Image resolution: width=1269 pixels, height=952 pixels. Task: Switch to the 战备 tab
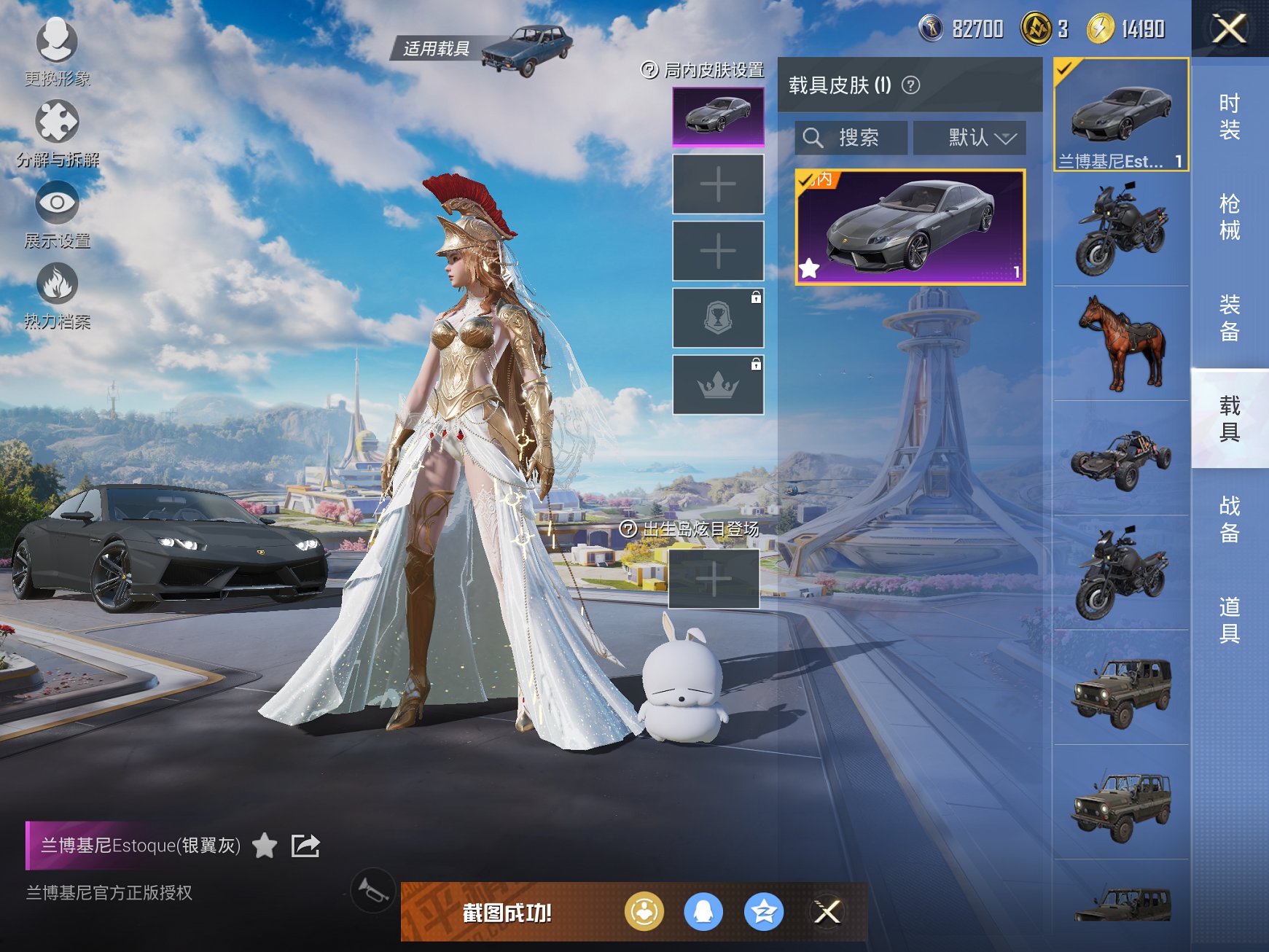click(1229, 519)
